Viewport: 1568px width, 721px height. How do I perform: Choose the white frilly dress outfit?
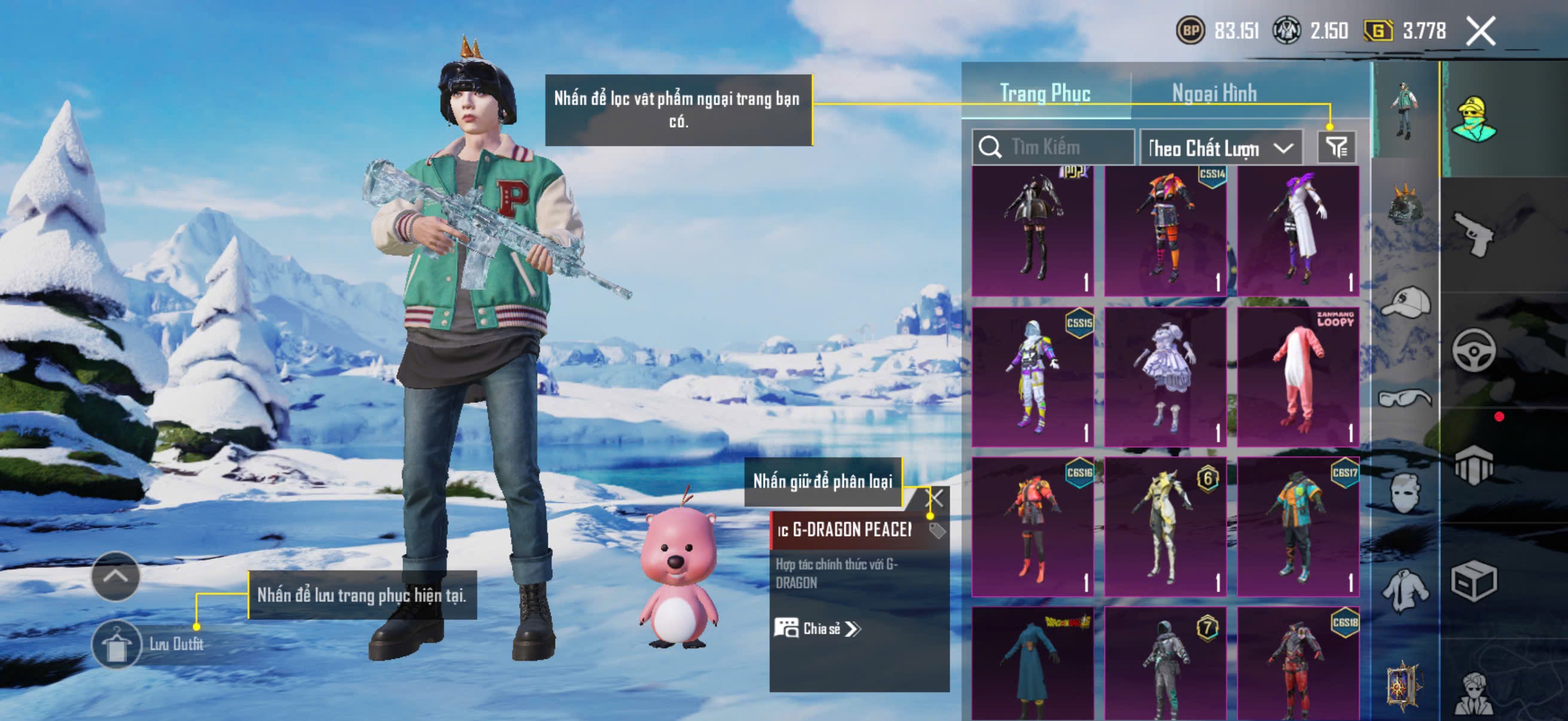pos(1165,377)
